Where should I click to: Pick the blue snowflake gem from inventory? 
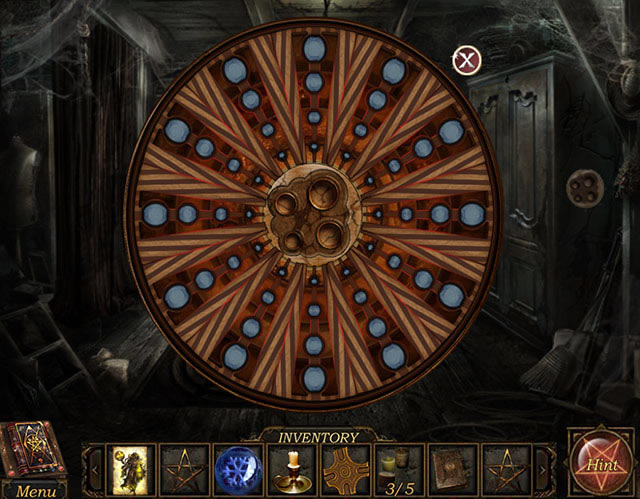[238, 468]
